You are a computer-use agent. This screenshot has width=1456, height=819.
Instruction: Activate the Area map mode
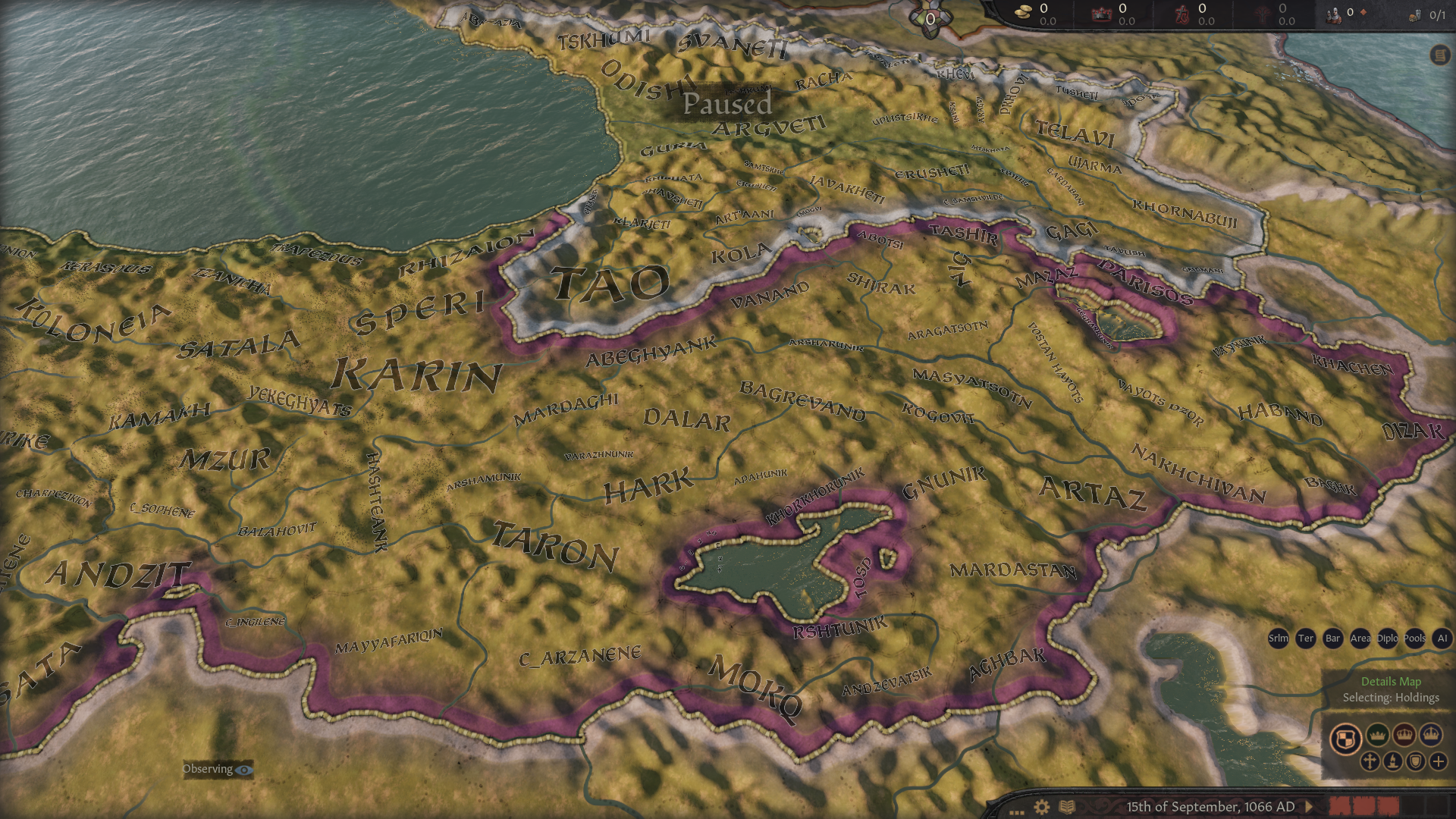pos(1360,639)
